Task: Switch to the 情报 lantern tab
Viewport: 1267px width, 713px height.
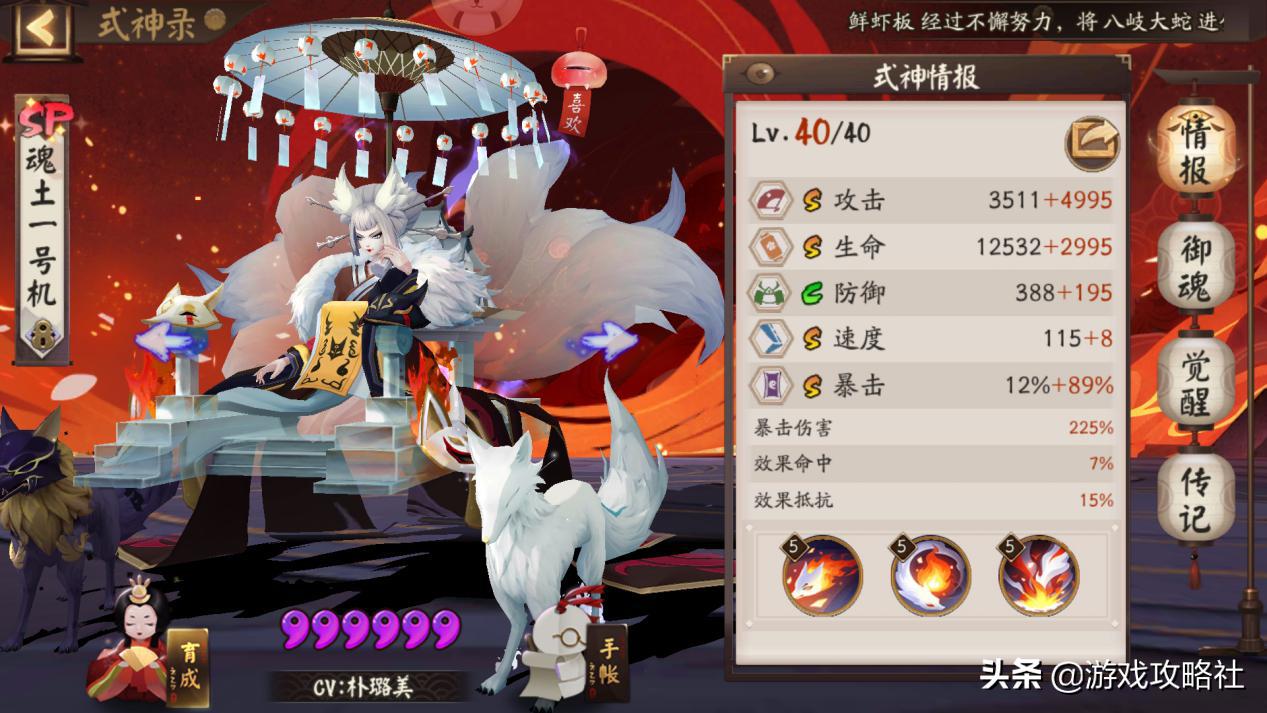Action: (x=1196, y=150)
